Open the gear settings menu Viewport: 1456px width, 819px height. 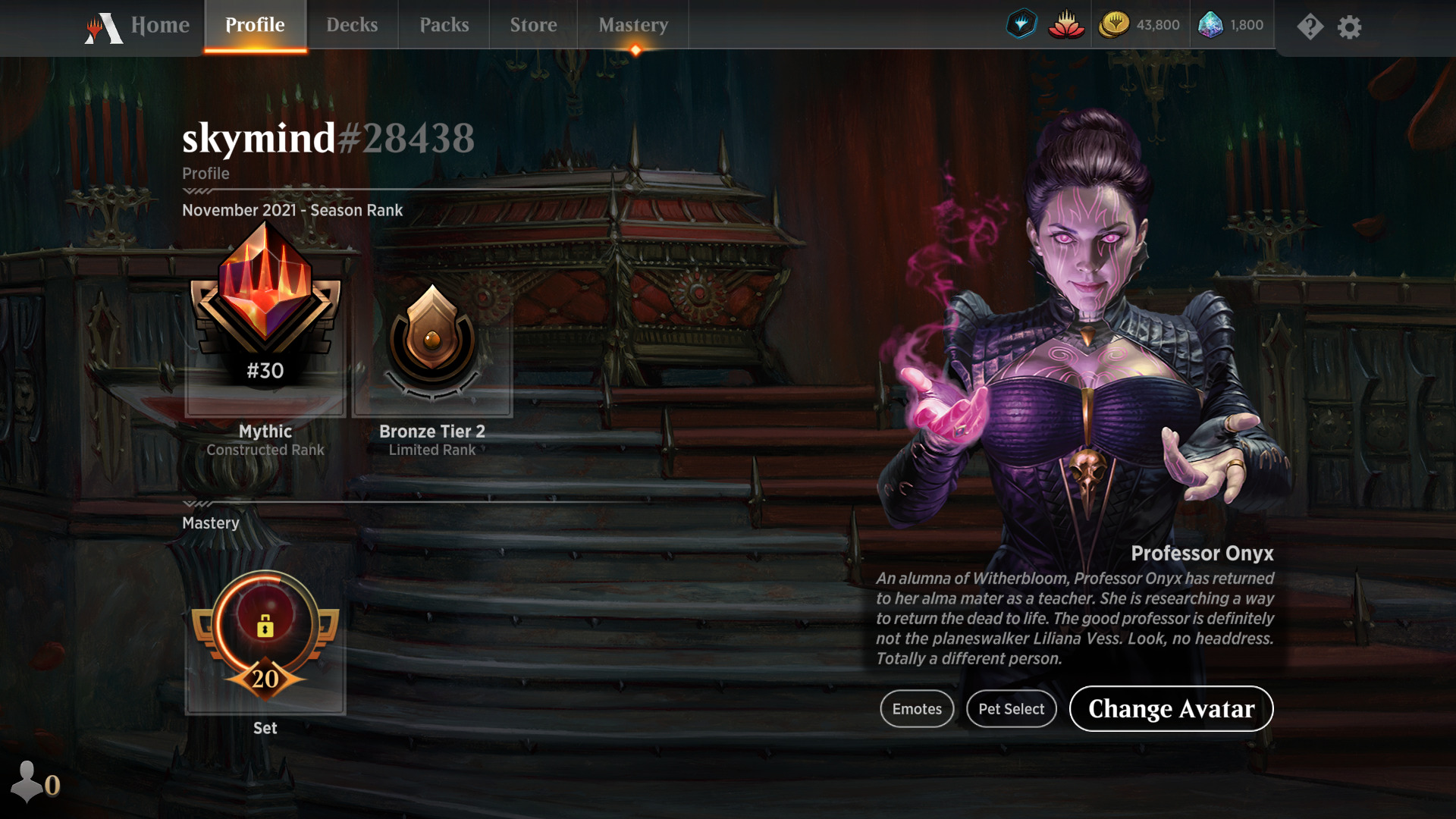coord(1349,27)
